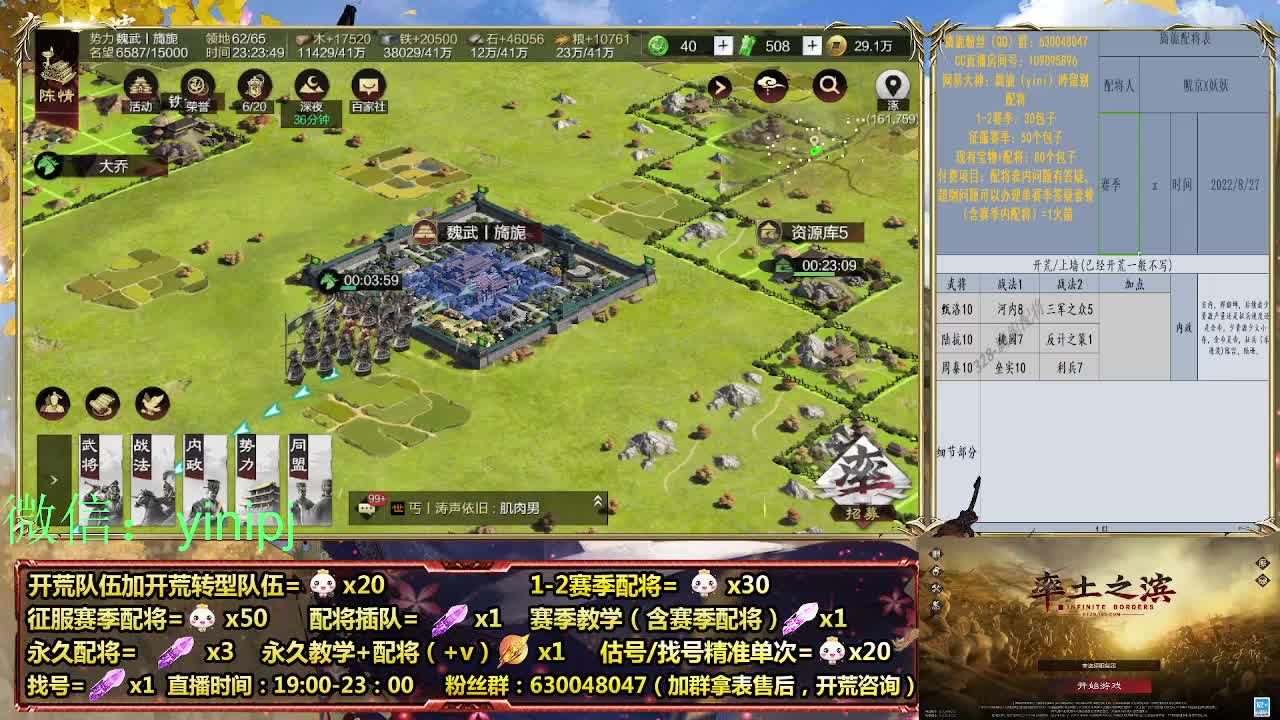1280x720 pixels.
Task: Open the 6/20 shield icon
Action: (255, 83)
